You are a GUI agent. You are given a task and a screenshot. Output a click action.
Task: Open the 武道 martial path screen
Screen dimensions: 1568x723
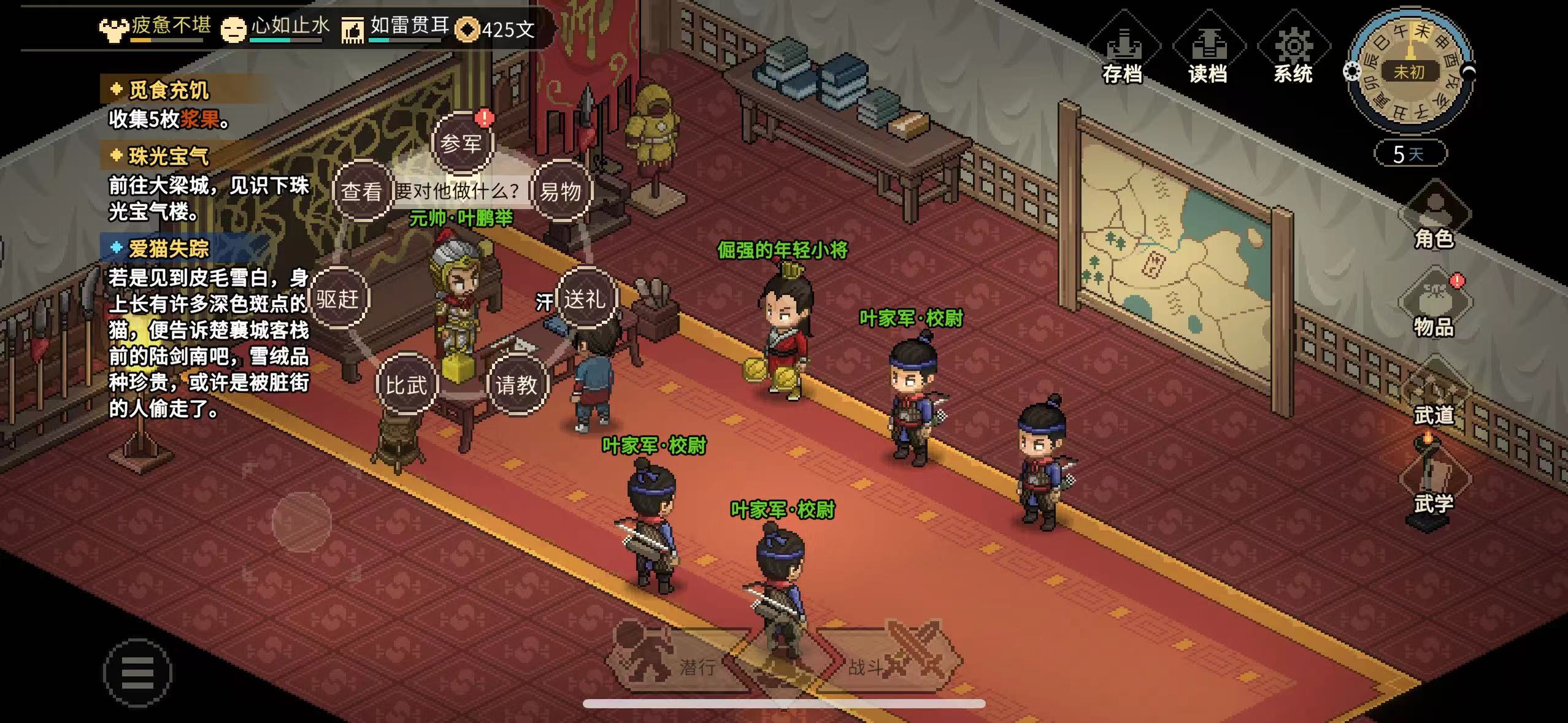(x=1434, y=397)
